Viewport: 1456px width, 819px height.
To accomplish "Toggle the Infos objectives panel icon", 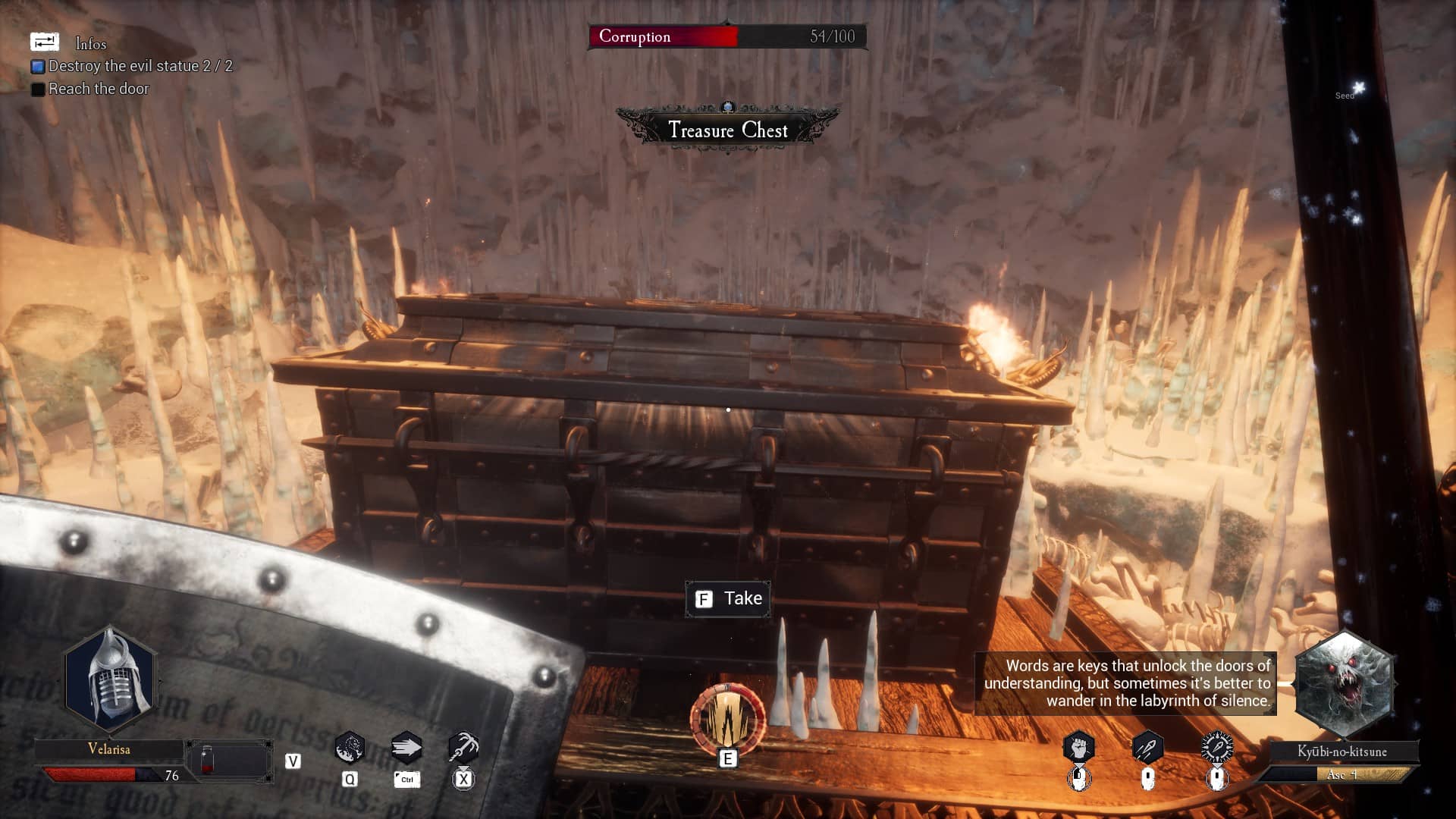I will click(45, 42).
